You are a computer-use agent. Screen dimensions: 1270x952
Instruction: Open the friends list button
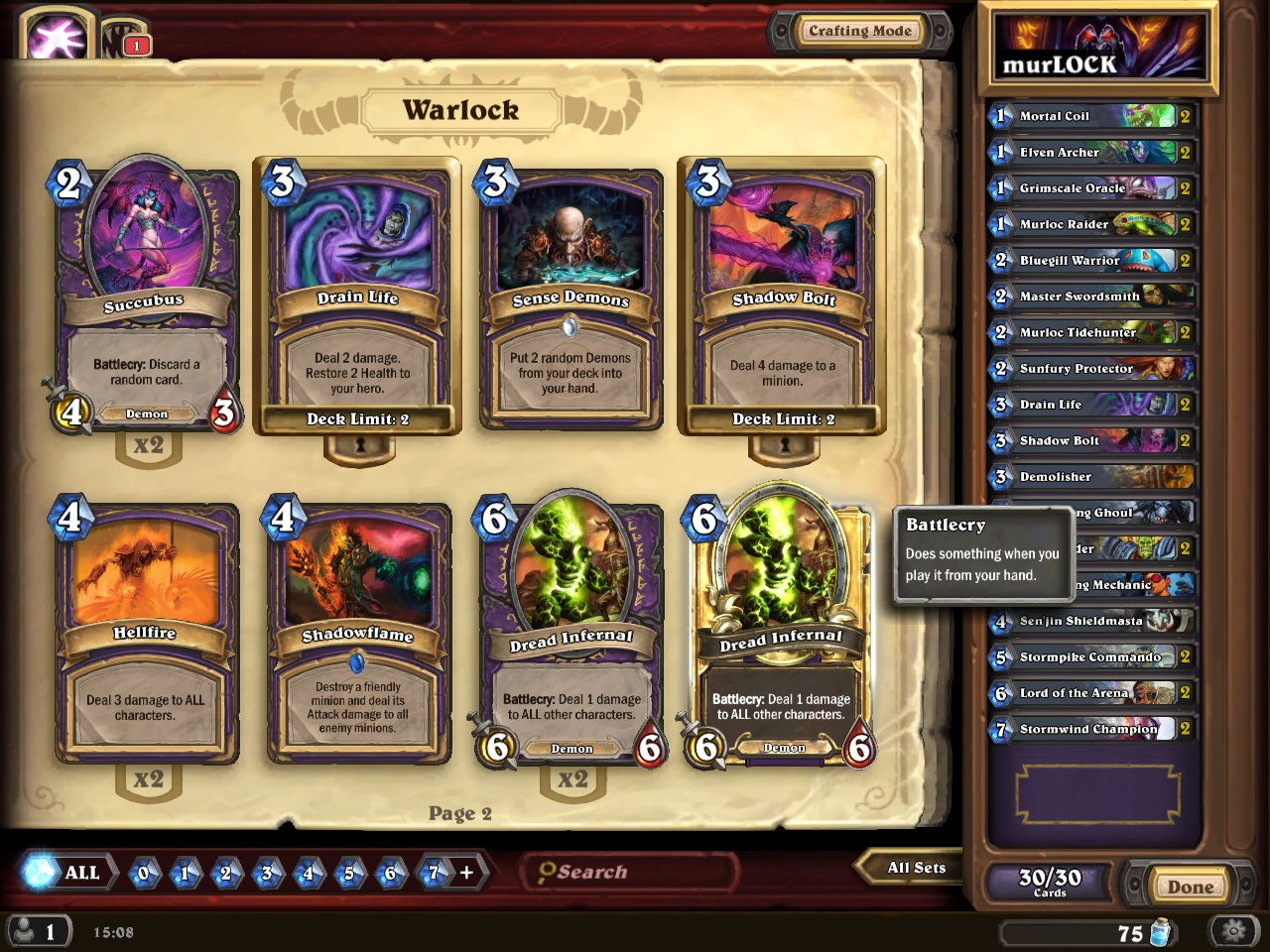pyautogui.click(x=38, y=931)
